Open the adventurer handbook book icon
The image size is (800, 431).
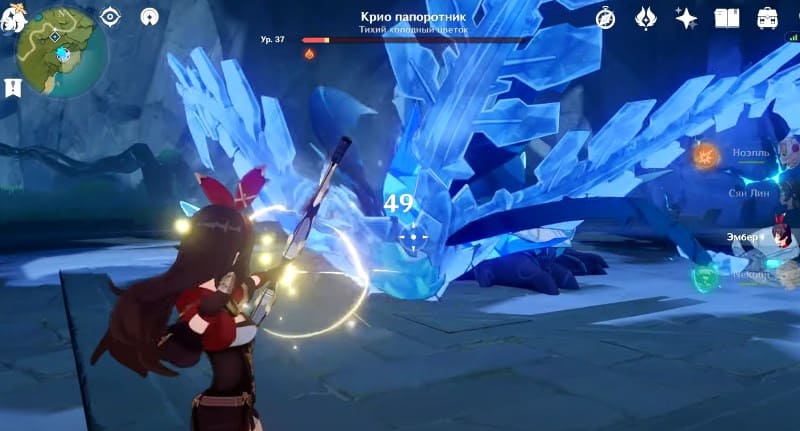(727, 18)
